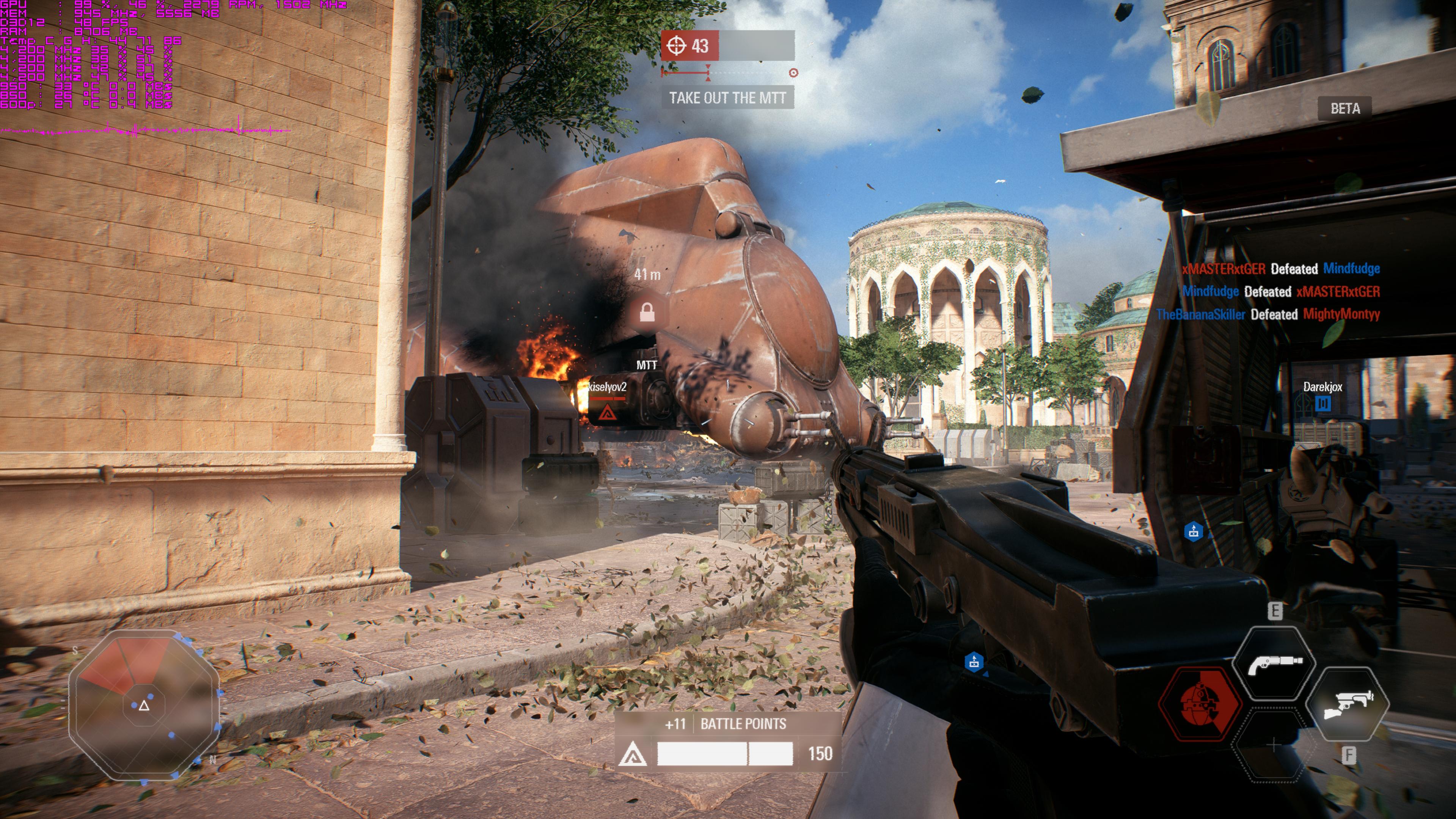Select the TAKE OUT THE MTT objective banner

[x=727, y=98]
